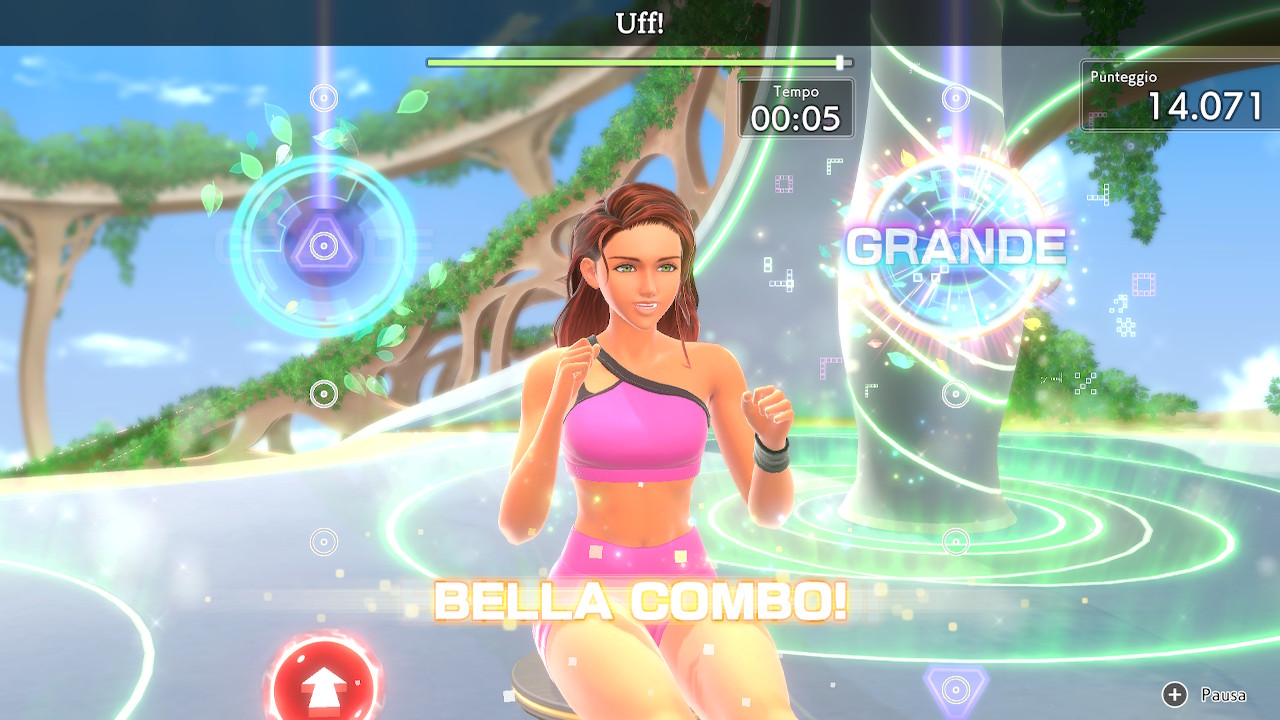Click the glowing GRANDE burst badge
The width and height of the screenshot is (1280, 720).
(957, 245)
